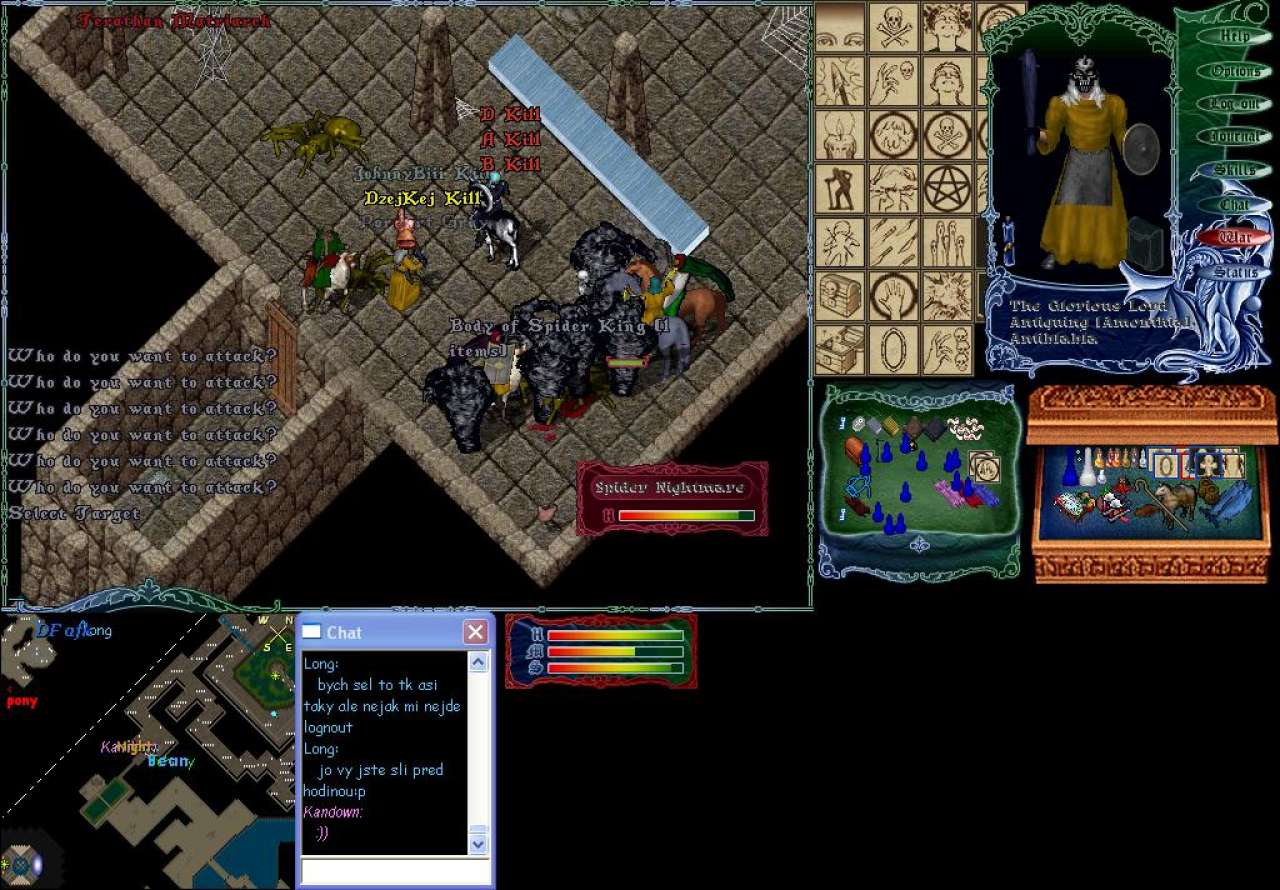Open the paperdoll Chat button
The image size is (1280, 890).
1236,204
